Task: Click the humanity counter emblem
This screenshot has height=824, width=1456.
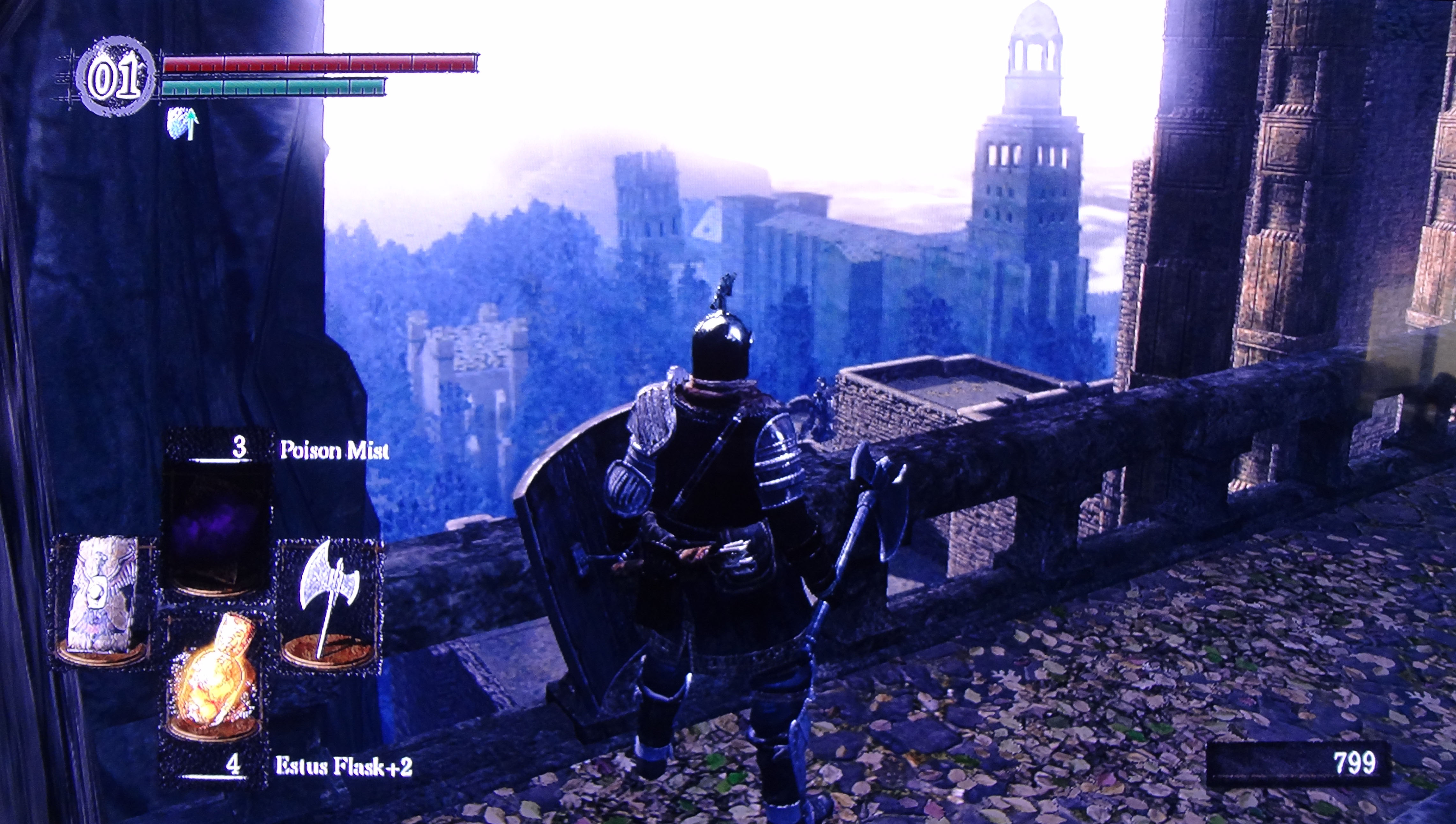Action: click(115, 78)
